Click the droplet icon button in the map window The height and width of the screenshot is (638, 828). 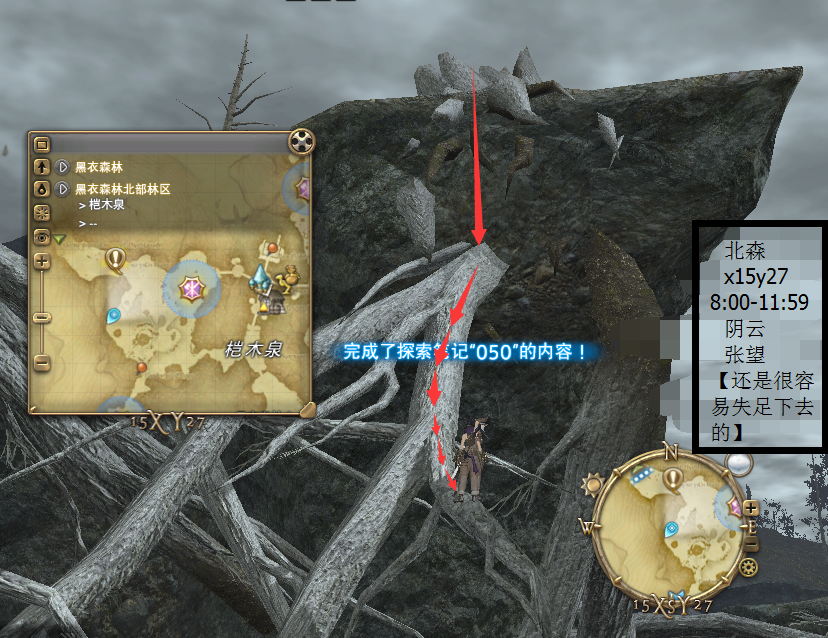pyautogui.click(x=42, y=187)
